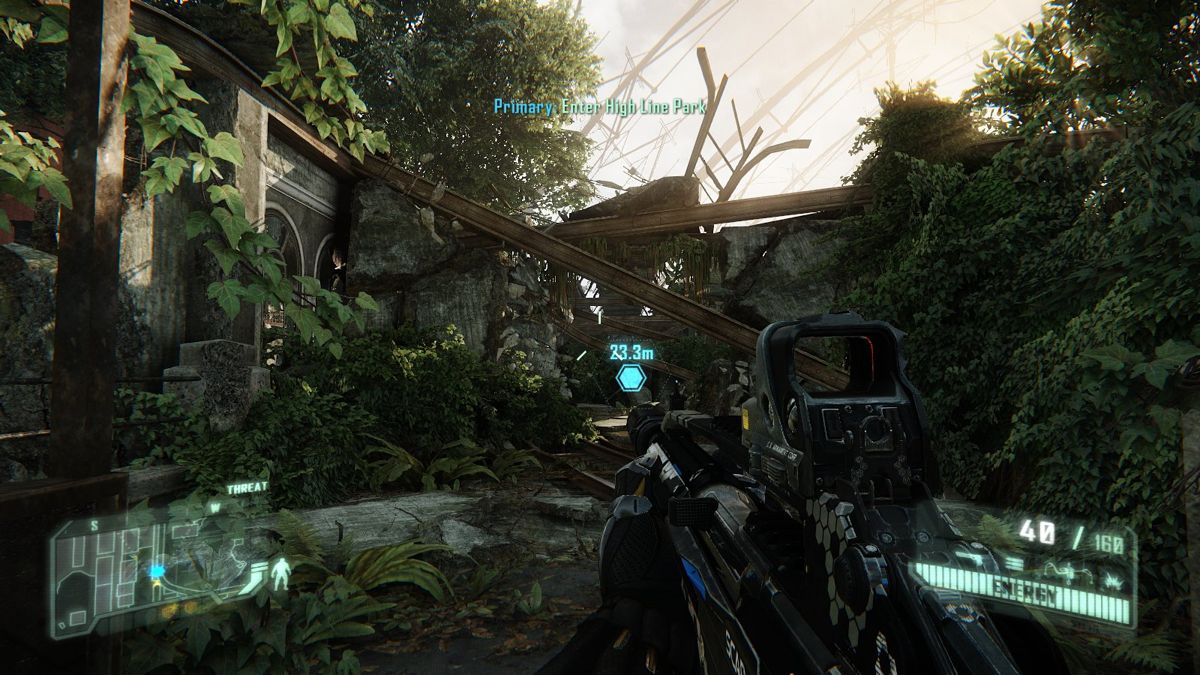
Task: Select the hexagon objective waypoint marker
Action: point(630,378)
